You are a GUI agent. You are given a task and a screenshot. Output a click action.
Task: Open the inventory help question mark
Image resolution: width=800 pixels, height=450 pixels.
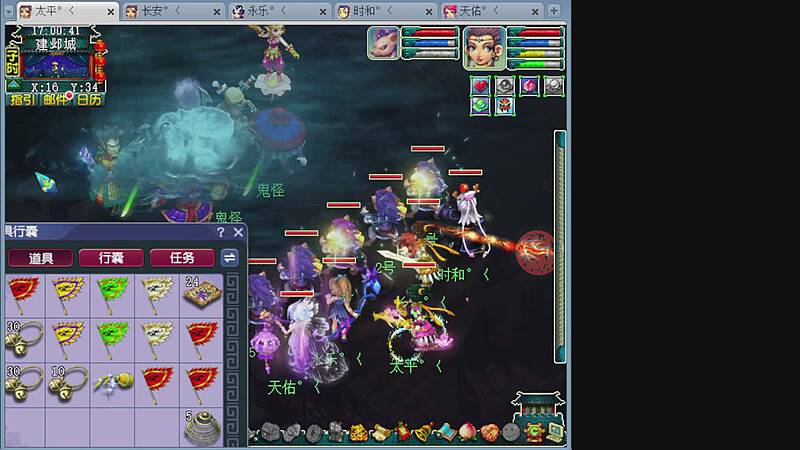tap(221, 232)
